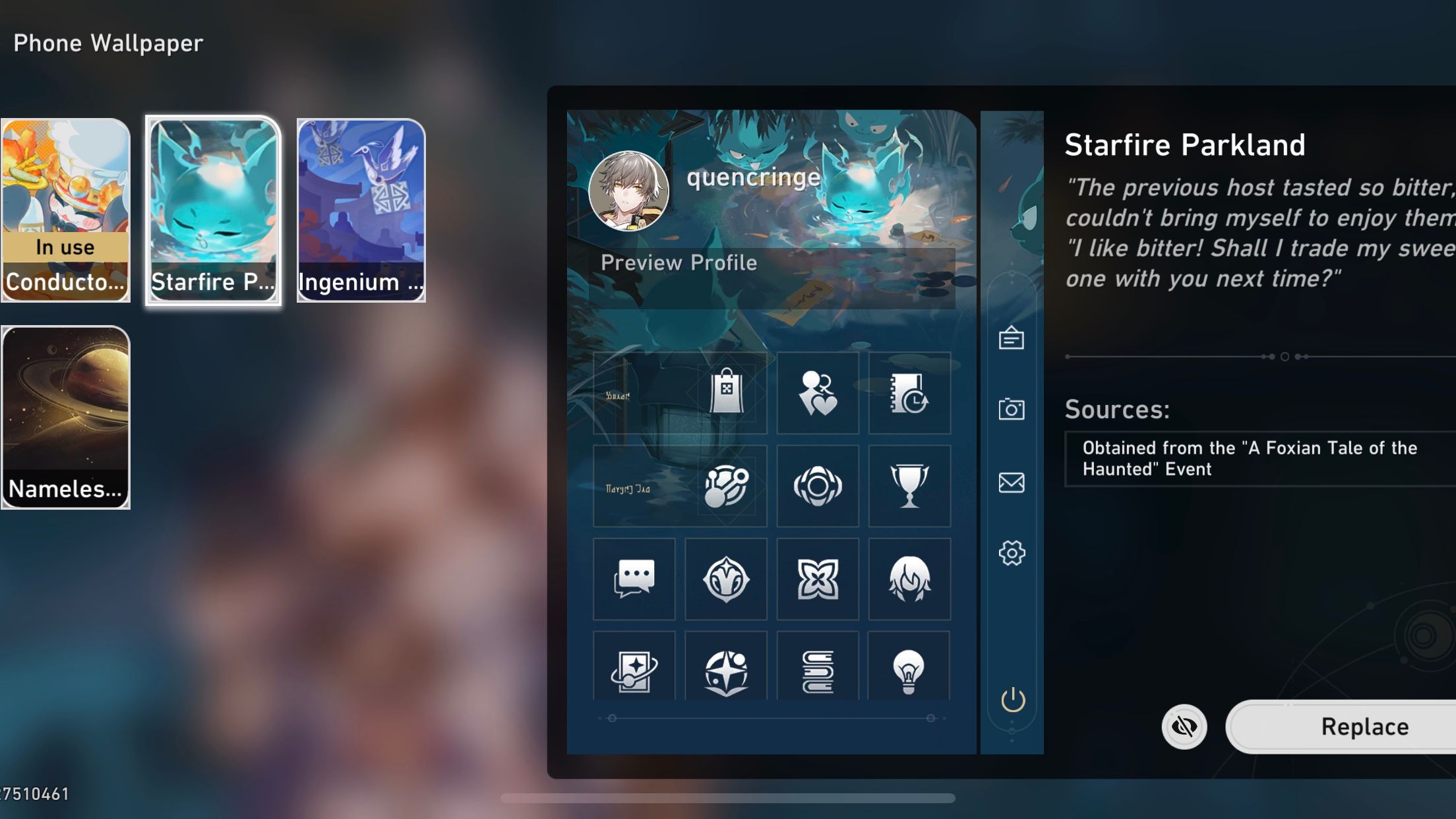Click the Replace button
Image resolution: width=1456 pixels, height=819 pixels.
1364,727
